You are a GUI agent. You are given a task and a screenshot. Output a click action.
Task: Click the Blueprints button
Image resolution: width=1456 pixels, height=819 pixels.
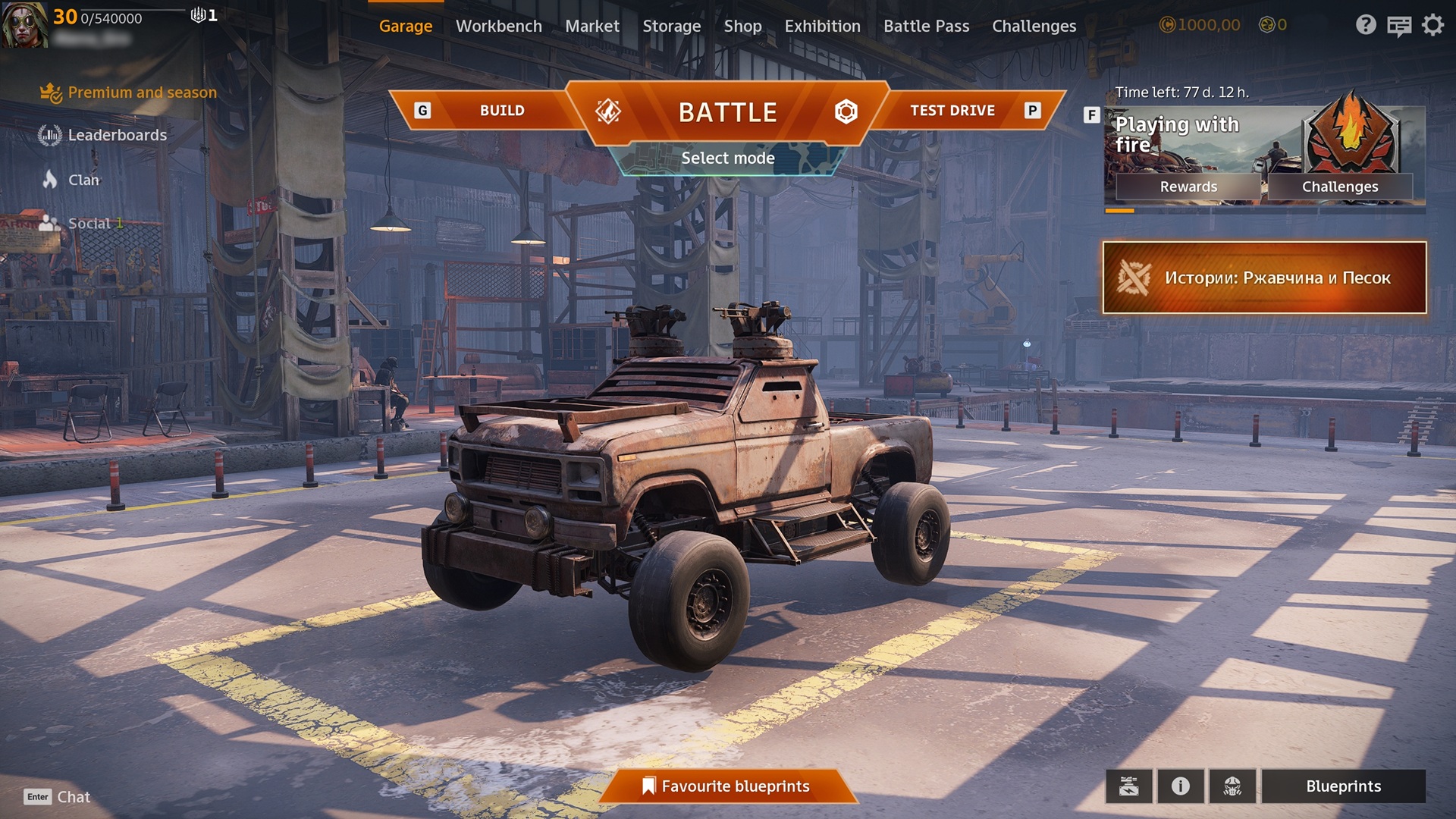(1343, 786)
